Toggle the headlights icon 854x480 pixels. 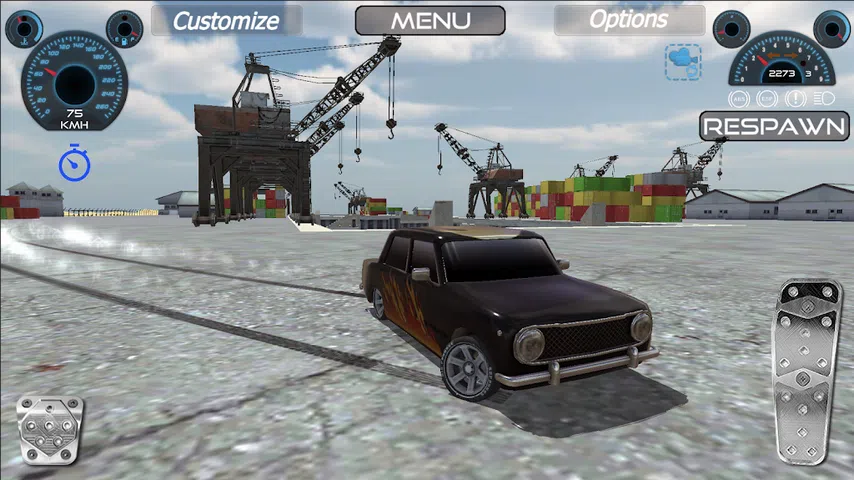824,98
